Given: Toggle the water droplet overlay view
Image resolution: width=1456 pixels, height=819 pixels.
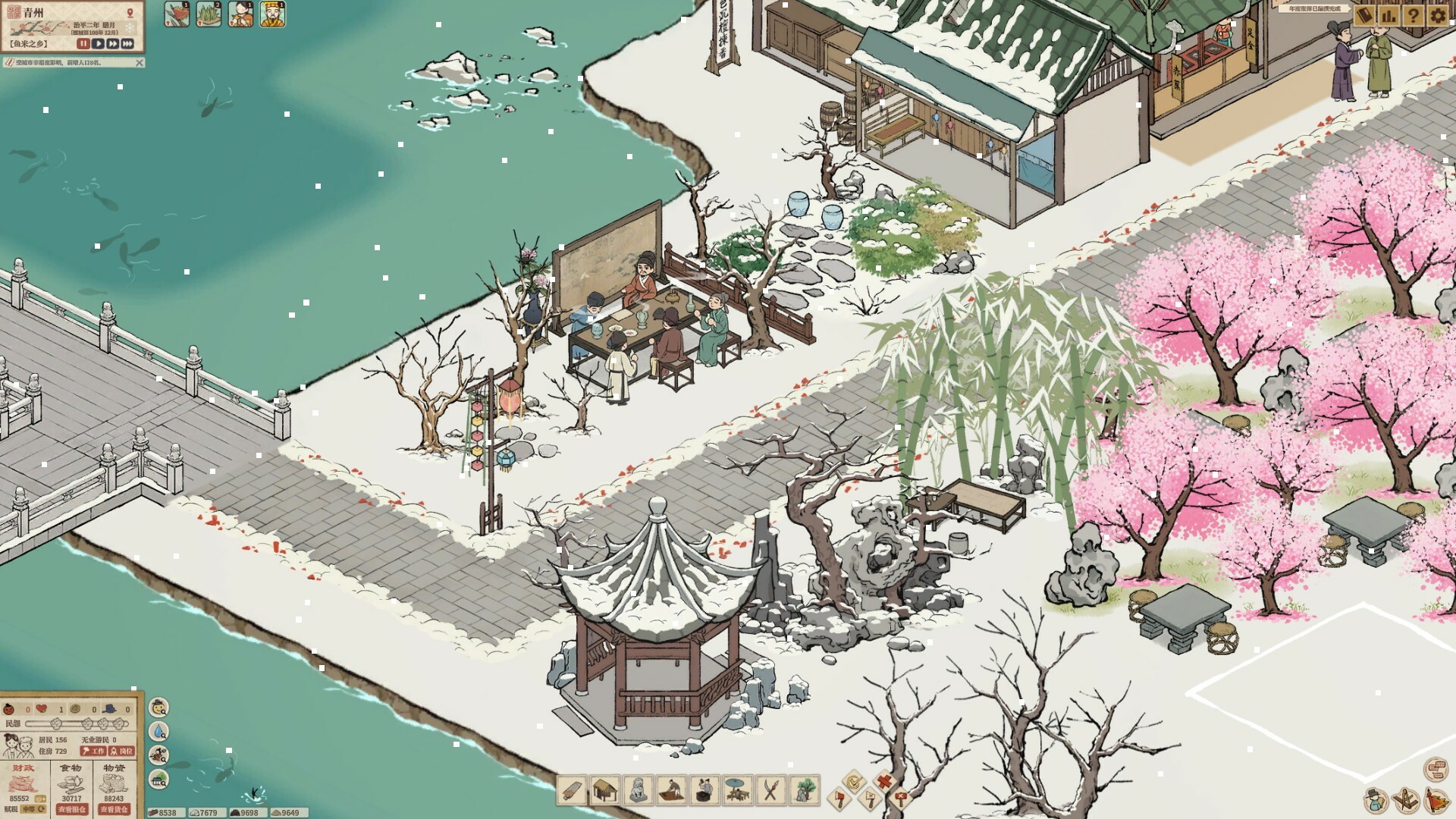Looking at the screenshot, I should click(x=158, y=731).
